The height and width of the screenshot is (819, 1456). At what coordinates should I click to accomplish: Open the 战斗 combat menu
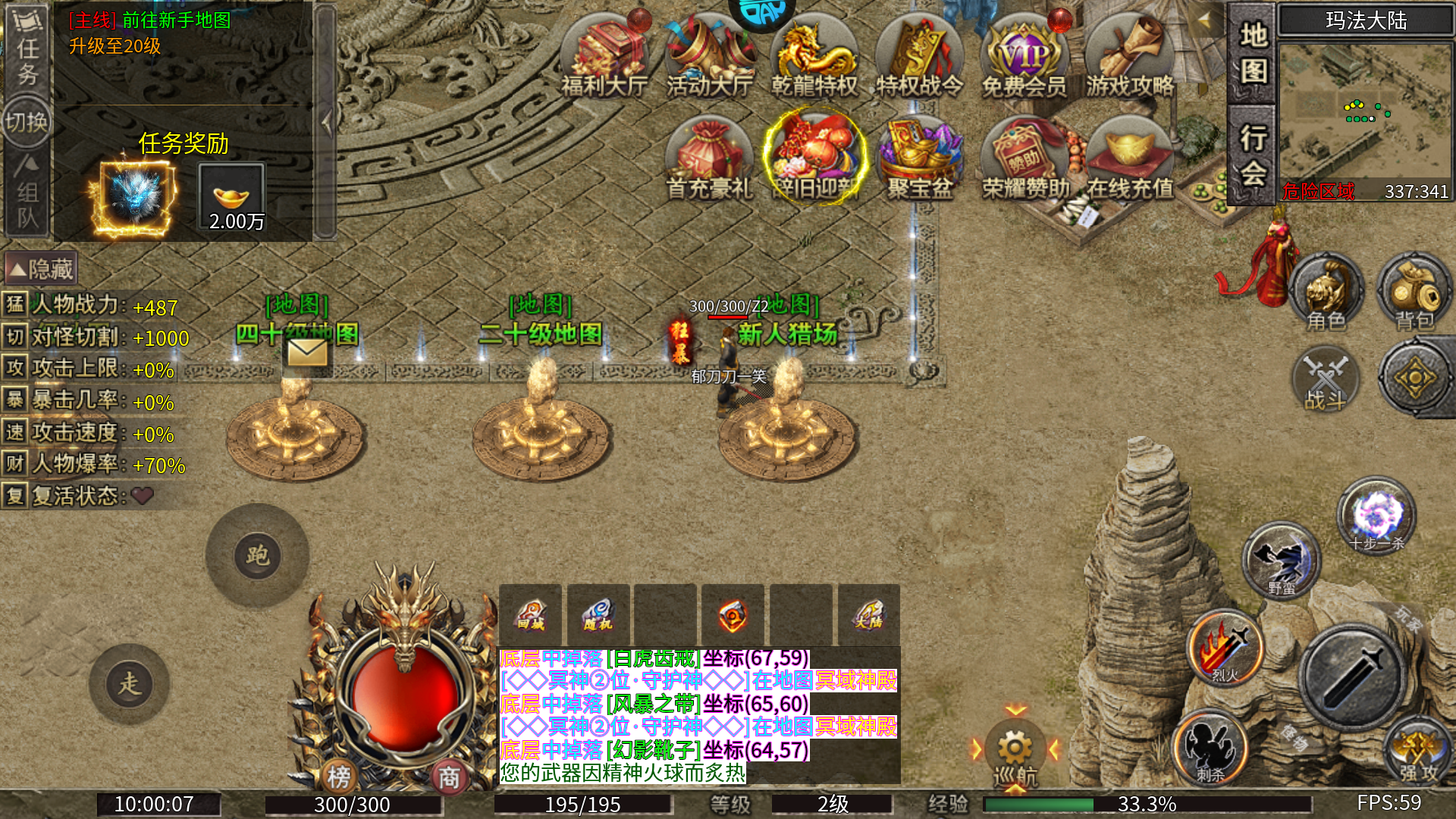[x=1326, y=379]
